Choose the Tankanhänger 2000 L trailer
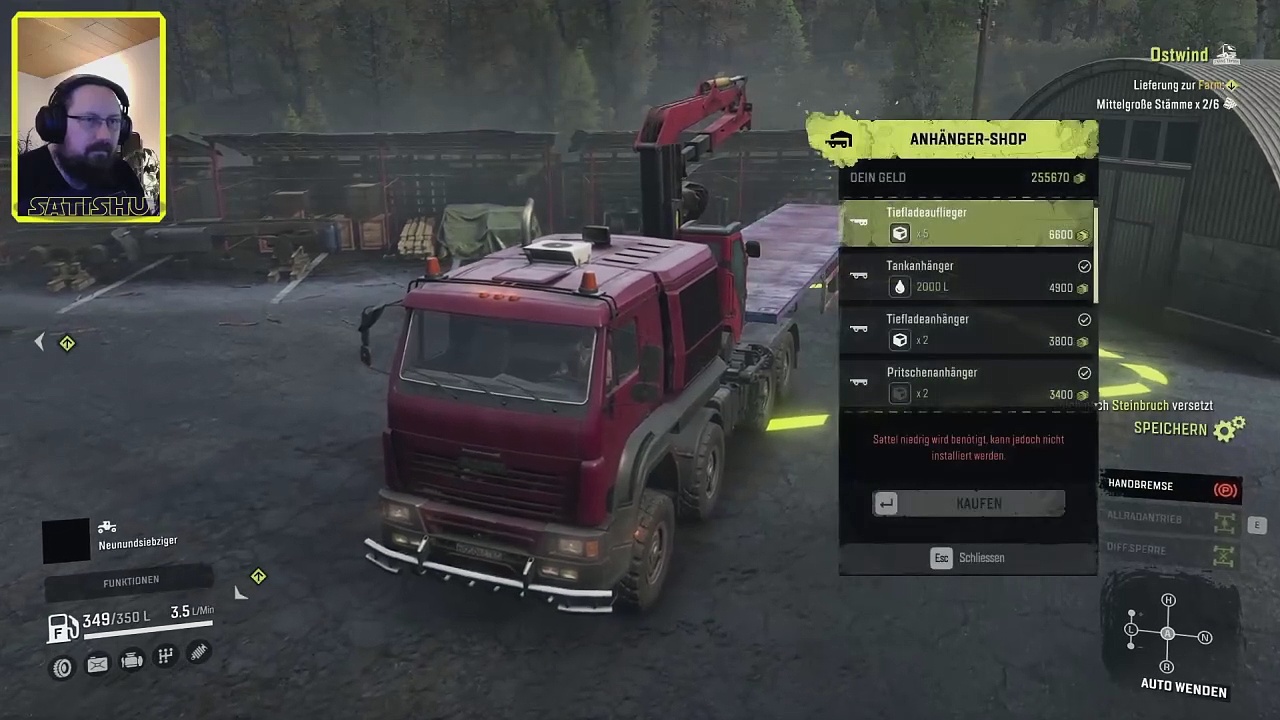1280x720 pixels. point(966,276)
